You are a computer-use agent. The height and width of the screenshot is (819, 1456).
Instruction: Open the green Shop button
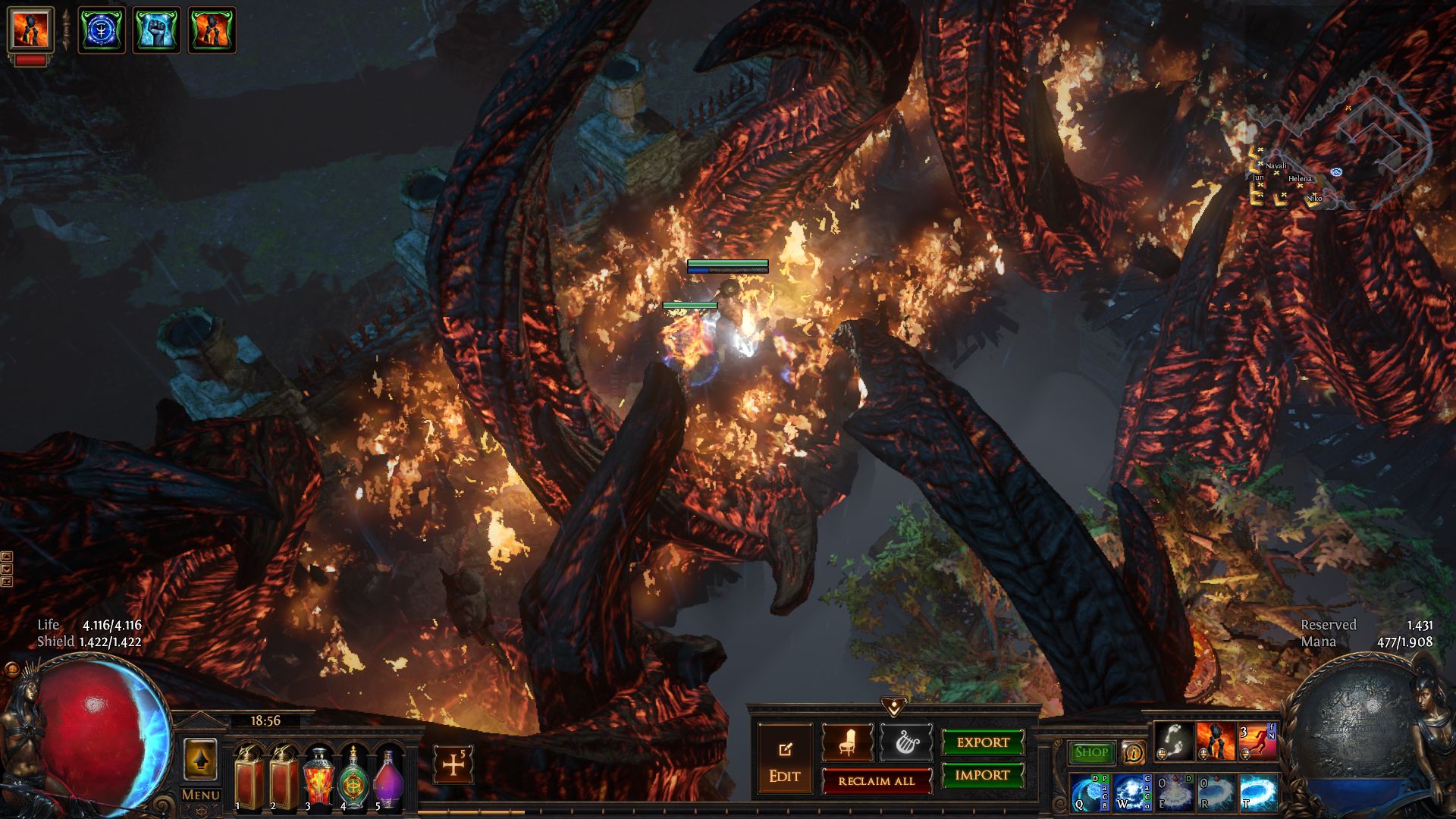[x=1091, y=752]
